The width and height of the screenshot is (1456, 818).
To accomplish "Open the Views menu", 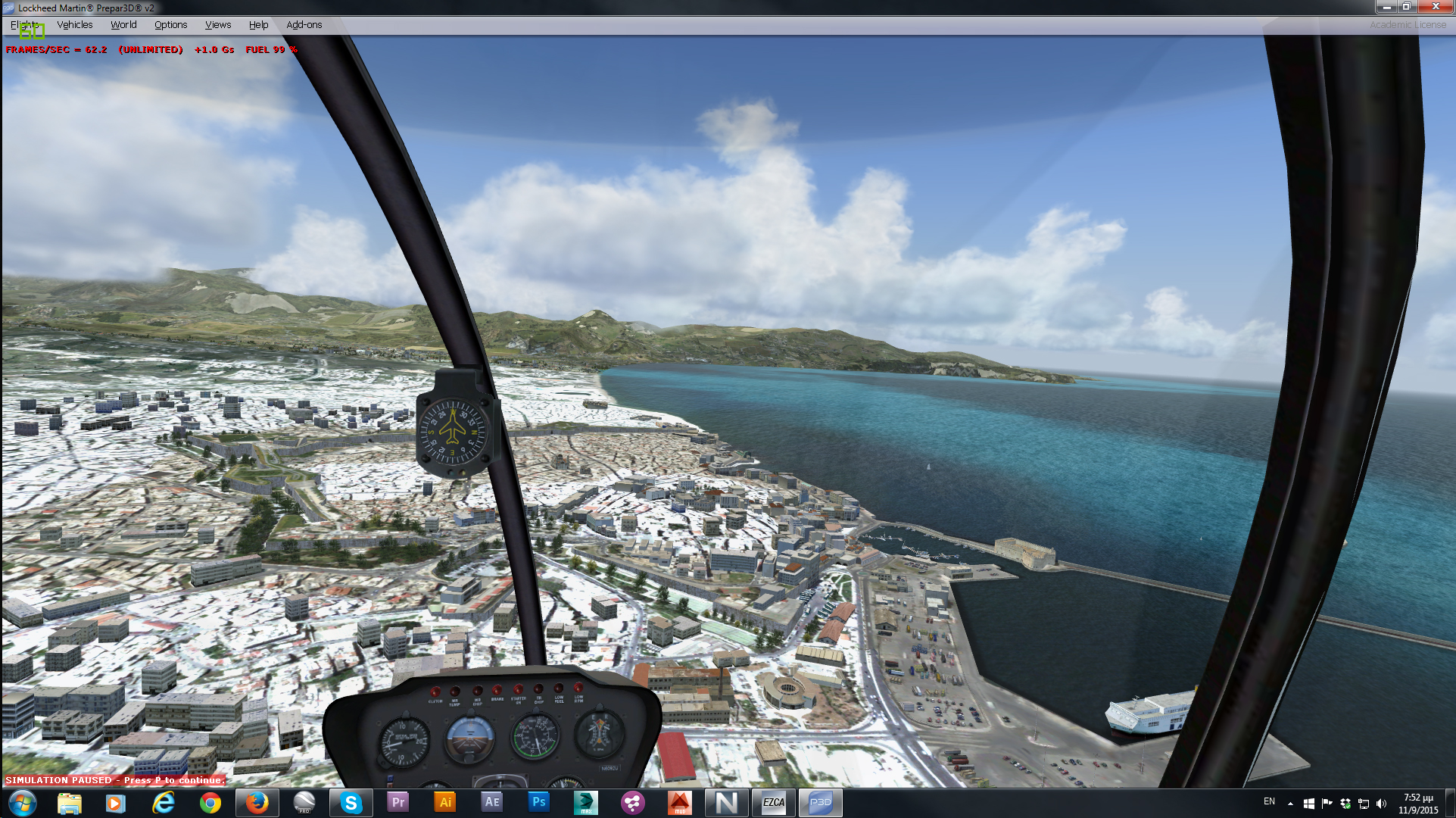I will click(218, 25).
